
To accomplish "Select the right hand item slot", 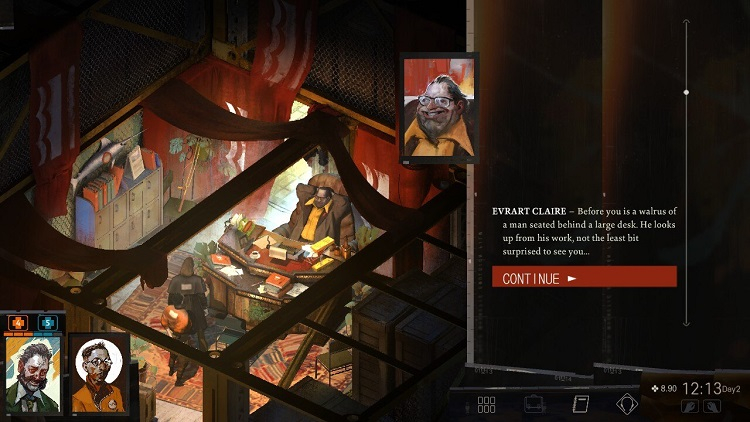I will click(x=711, y=407).
